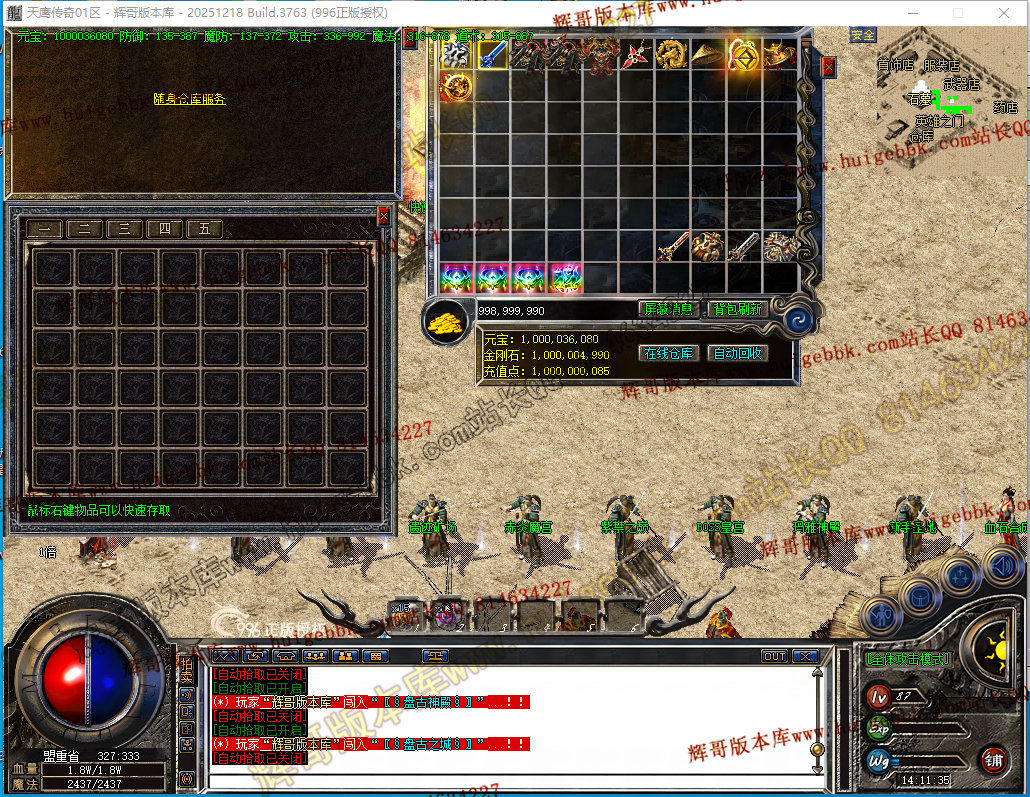1030x797 pixels.
Task: Click the gold ingot pile icon
Action: [447, 320]
